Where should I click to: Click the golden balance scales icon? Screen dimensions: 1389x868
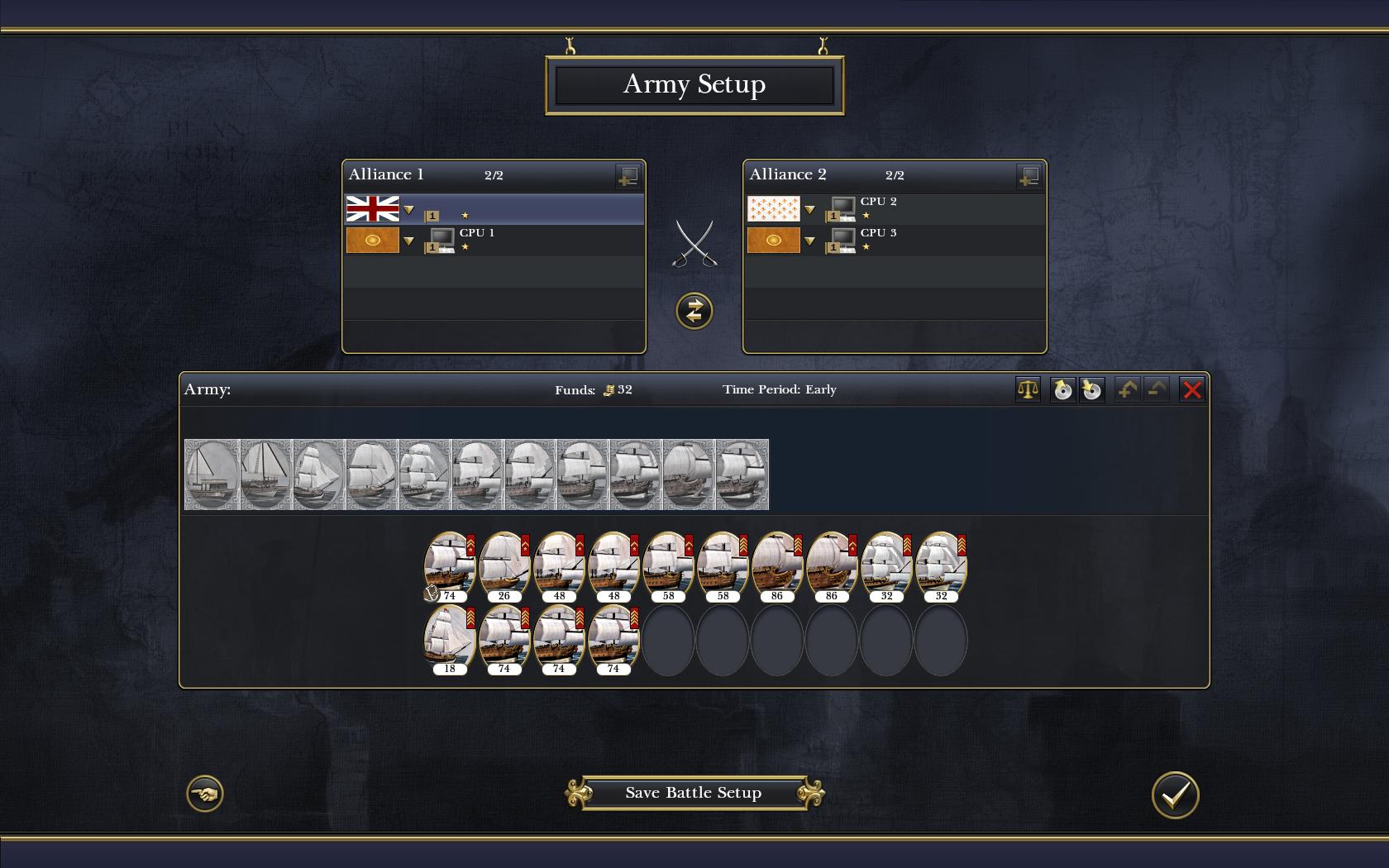point(1028,389)
